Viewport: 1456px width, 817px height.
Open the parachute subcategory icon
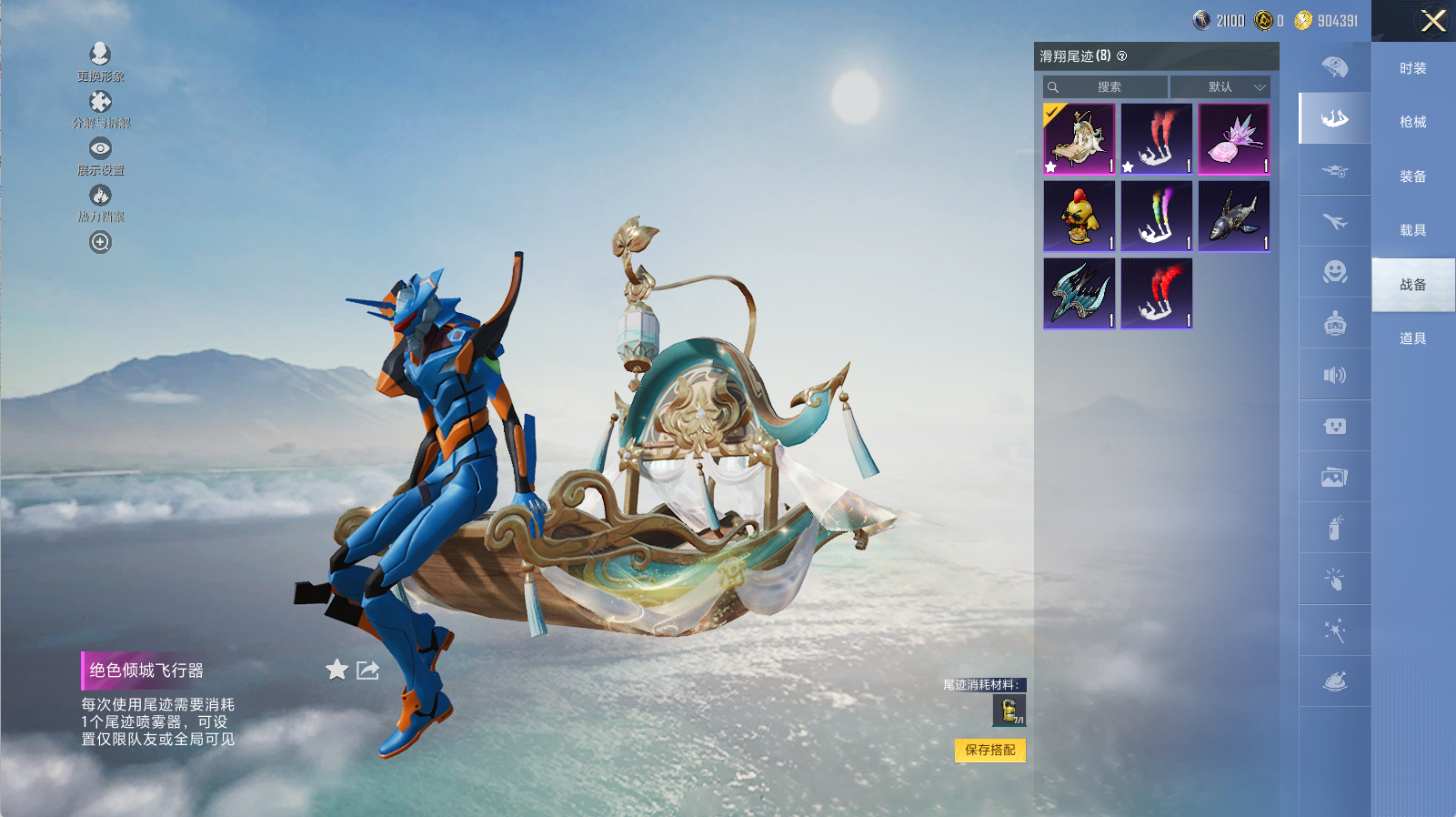pyautogui.click(x=1334, y=67)
